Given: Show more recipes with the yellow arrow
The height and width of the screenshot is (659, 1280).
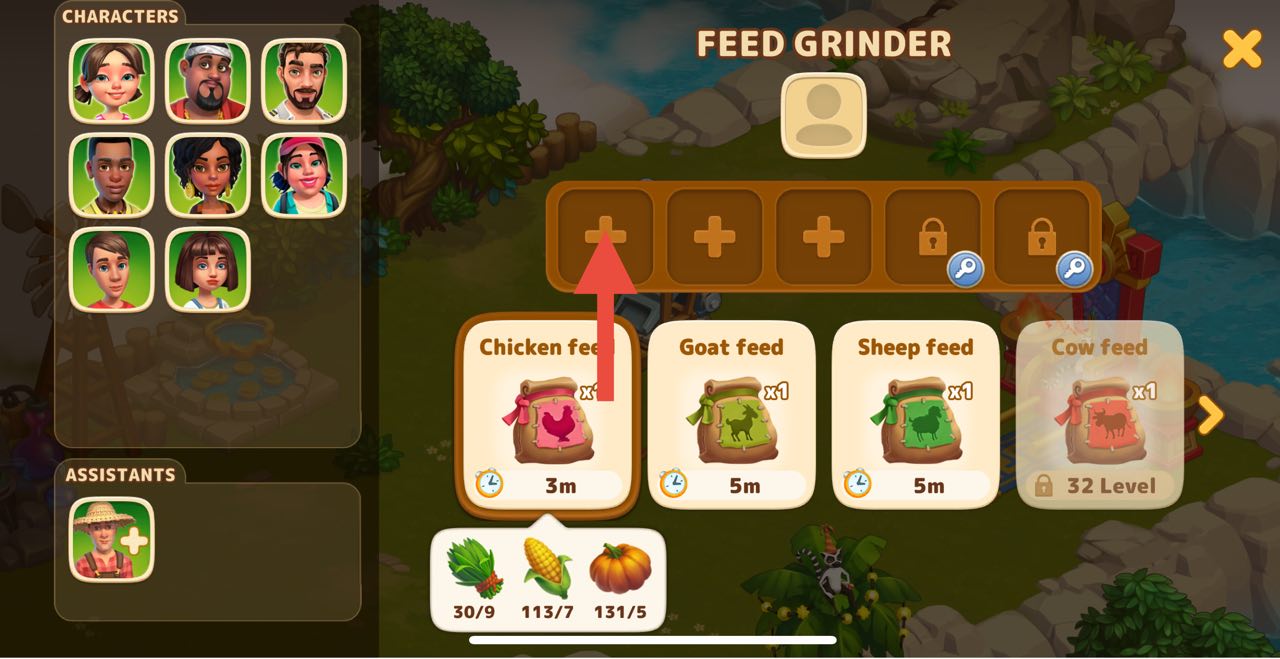Looking at the screenshot, I should point(1210,415).
